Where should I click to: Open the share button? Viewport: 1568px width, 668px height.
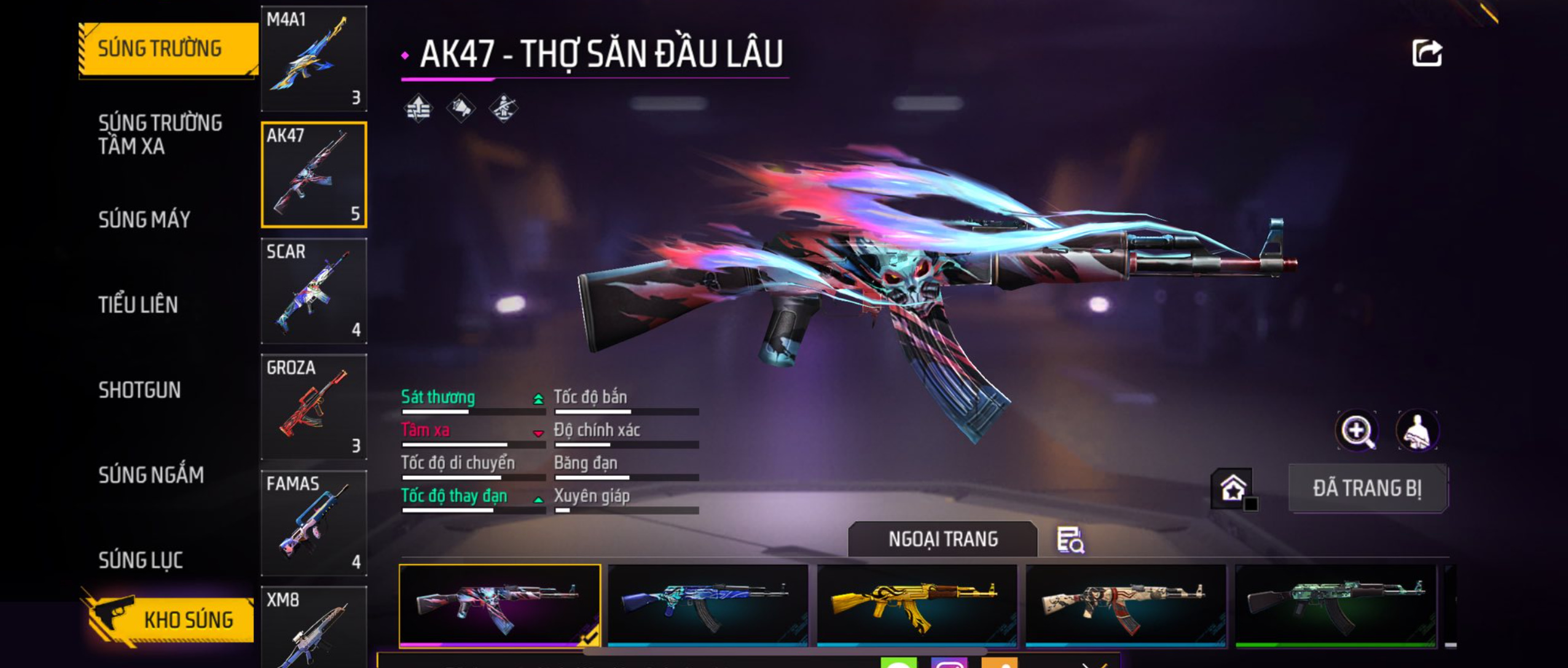coord(1426,53)
